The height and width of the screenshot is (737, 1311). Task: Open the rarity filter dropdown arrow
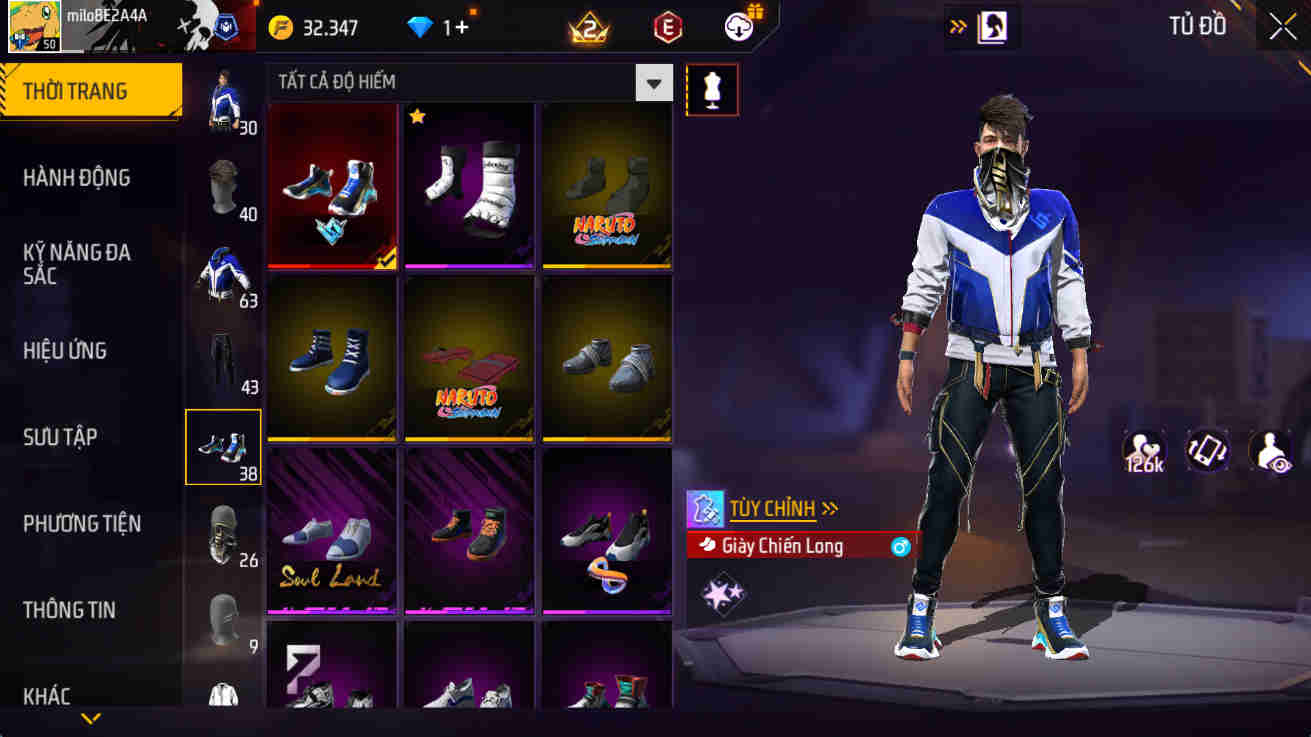[x=653, y=83]
